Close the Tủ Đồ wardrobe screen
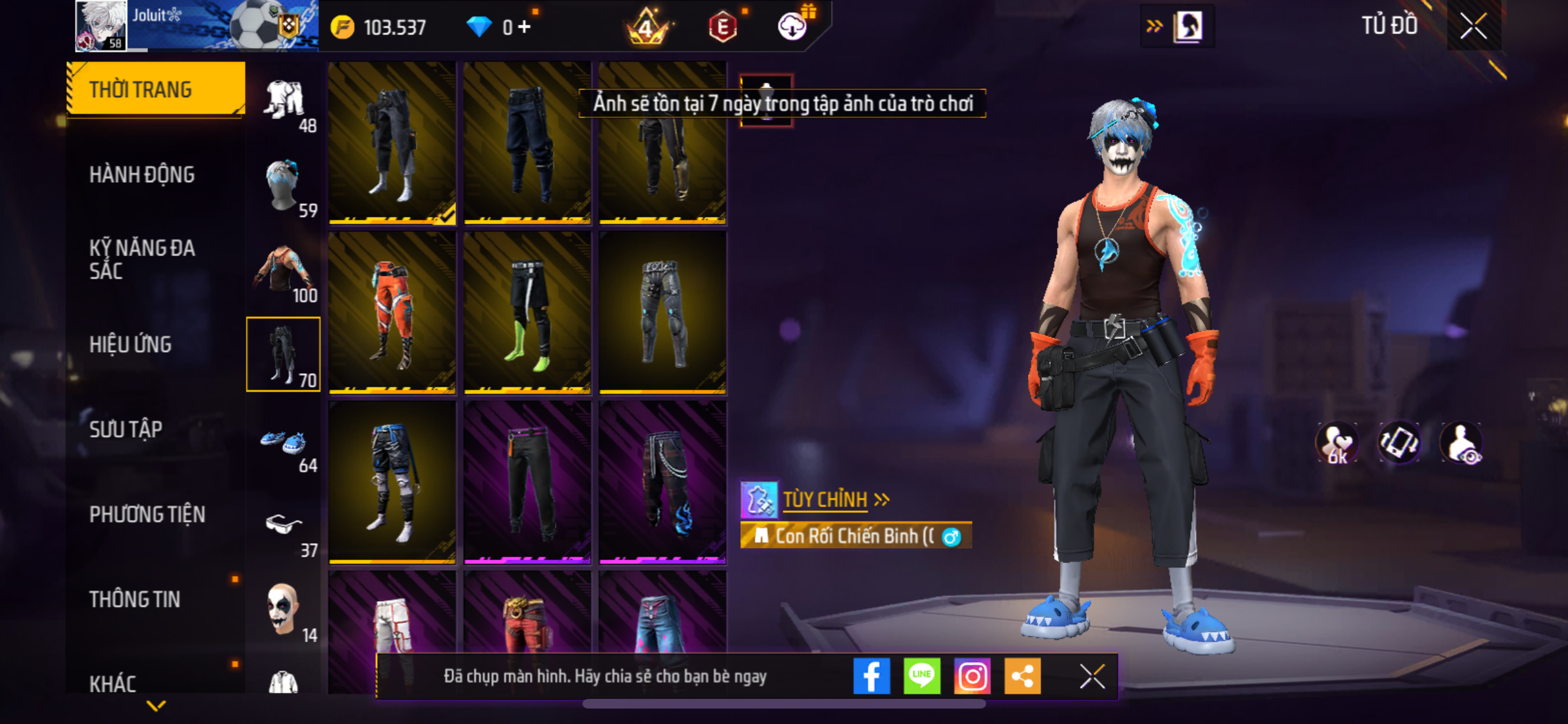This screenshot has height=724, width=1568. tap(1473, 26)
